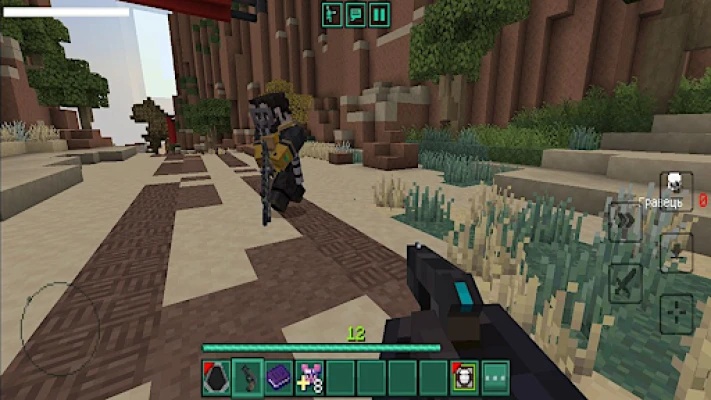Select the purple book hotbar slot
The width and height of the screenshot is (711, 400).
tap(279, 378)
